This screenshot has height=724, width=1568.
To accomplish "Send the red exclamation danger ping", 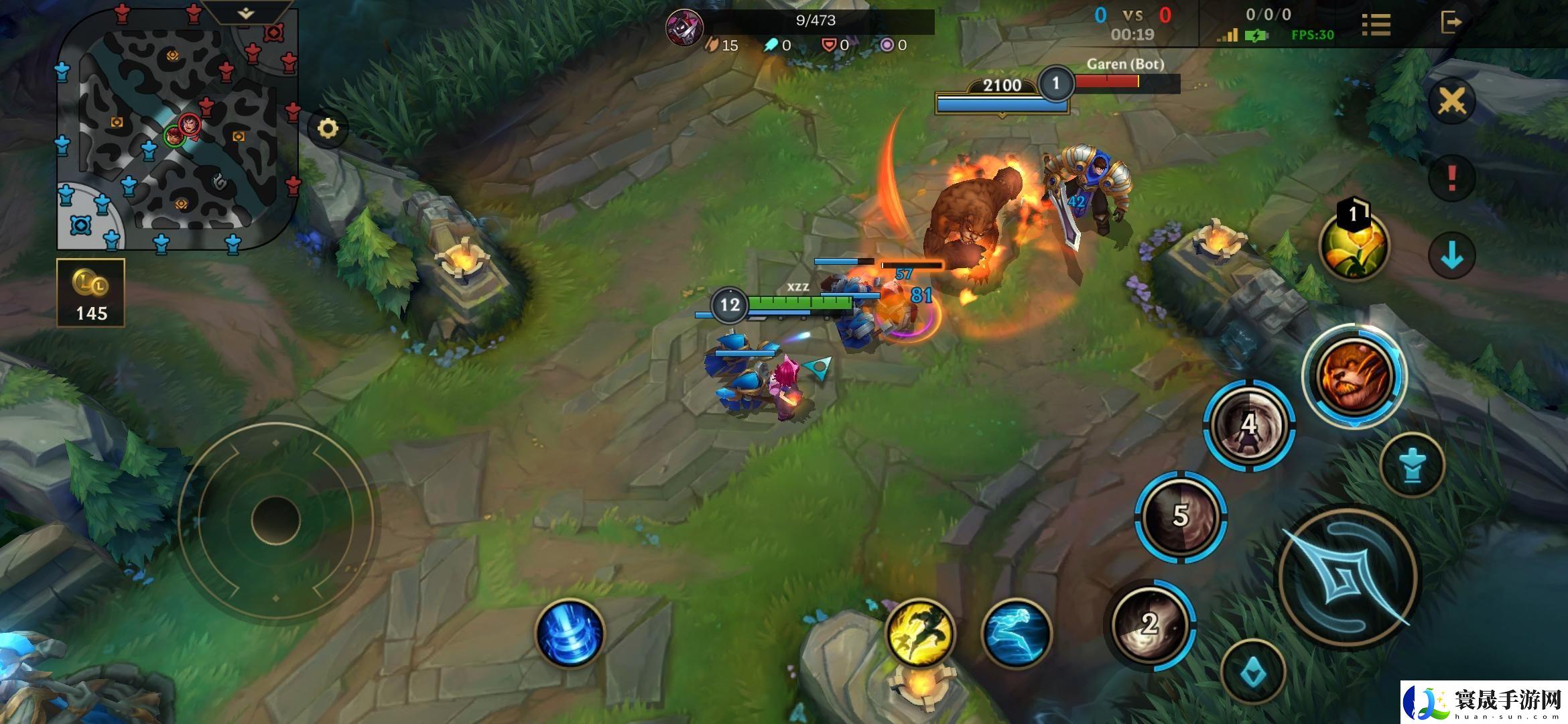I will click(x=1451, y=178).
